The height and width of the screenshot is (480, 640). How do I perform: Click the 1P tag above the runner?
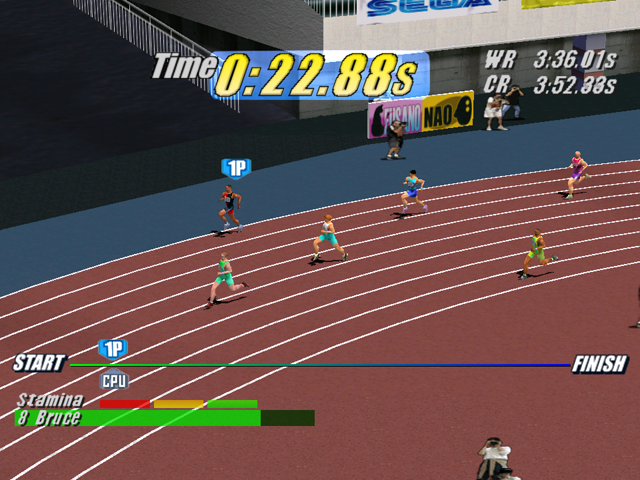[x=236, y=168]
